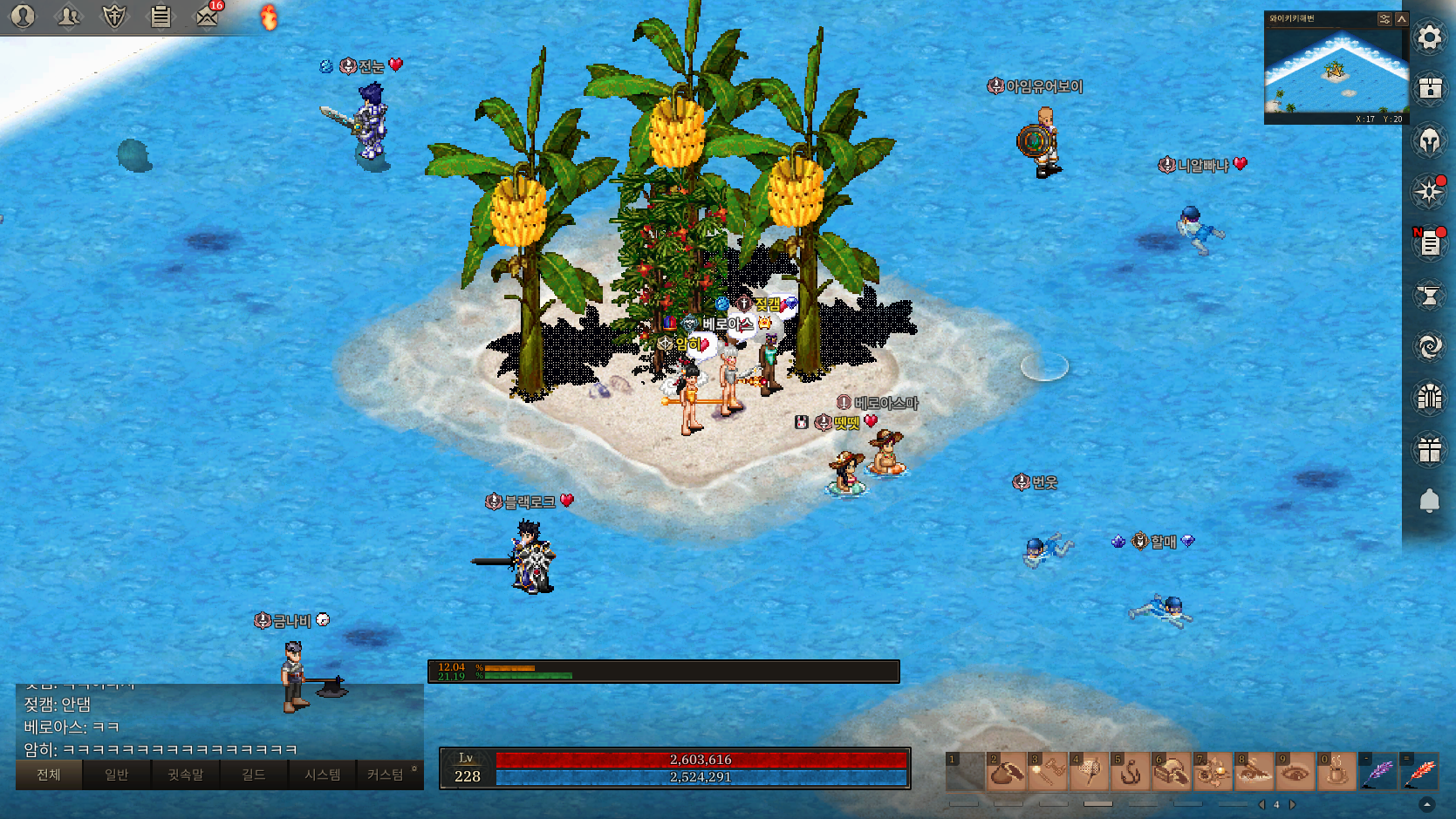Open the friends list icon

[x=68, y=16]
